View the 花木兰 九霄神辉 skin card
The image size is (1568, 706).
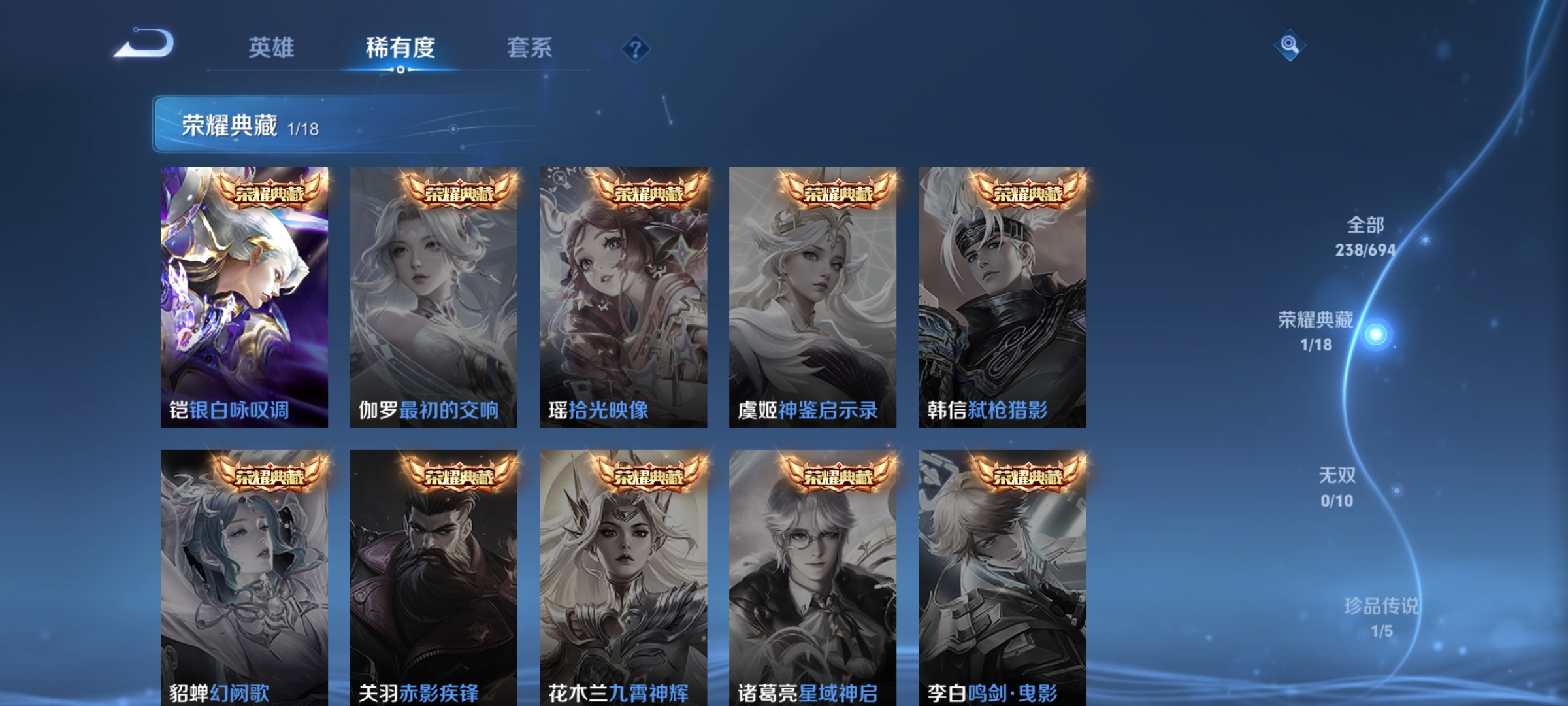coord(623,579)
